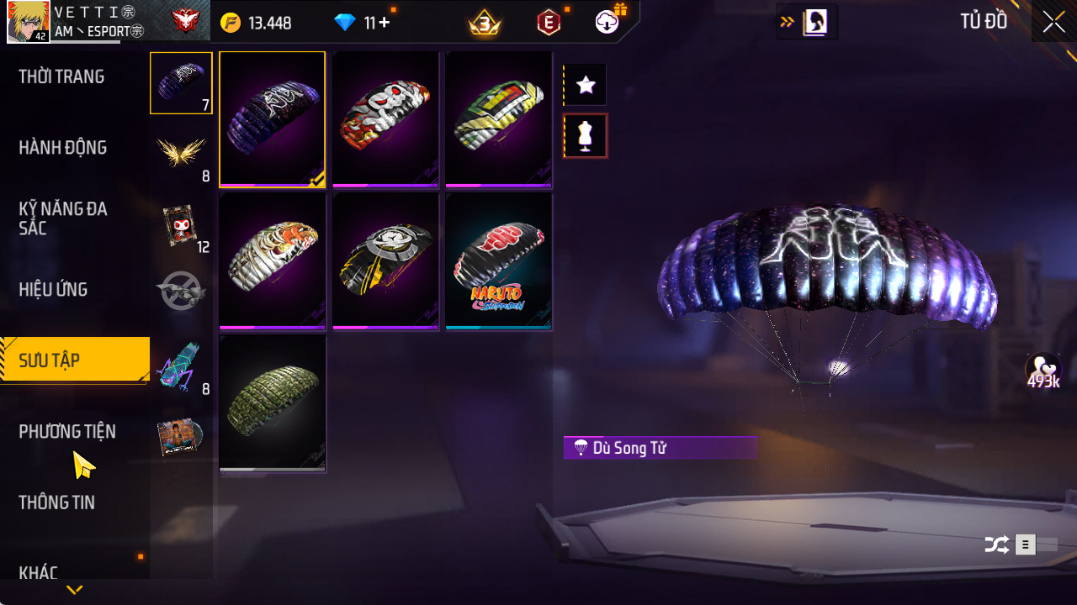Close the Tủ Đồ wardrobe screen

point(1053,23)
